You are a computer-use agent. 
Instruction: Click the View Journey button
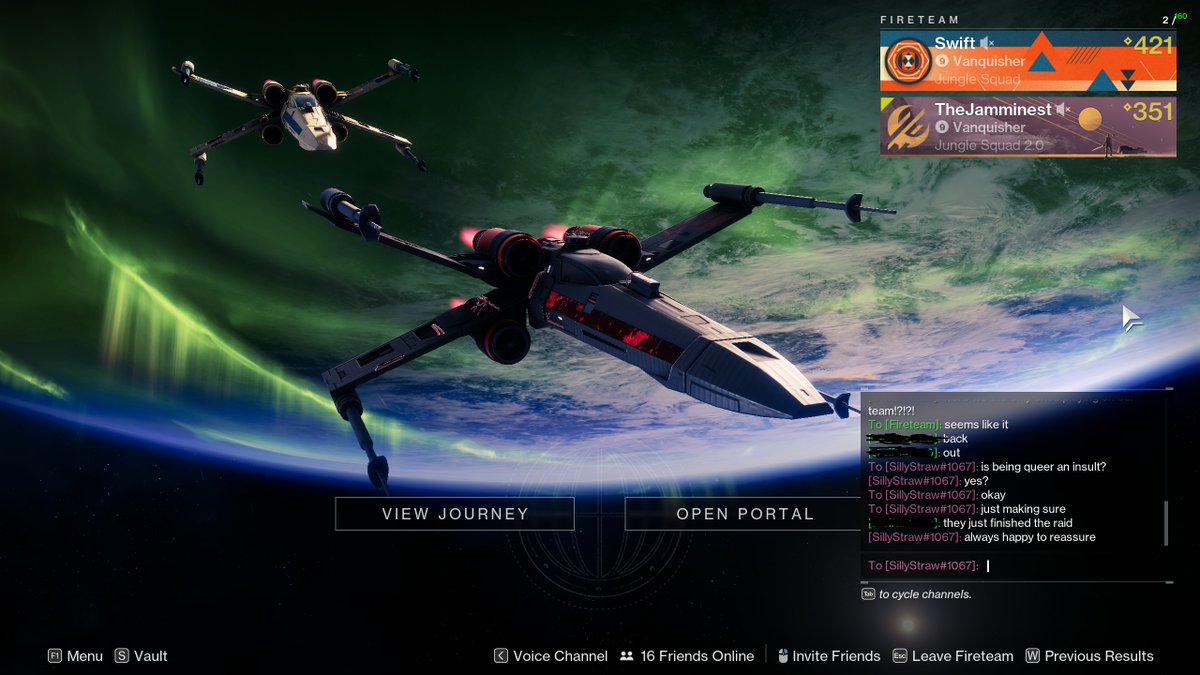coord(454,514)
